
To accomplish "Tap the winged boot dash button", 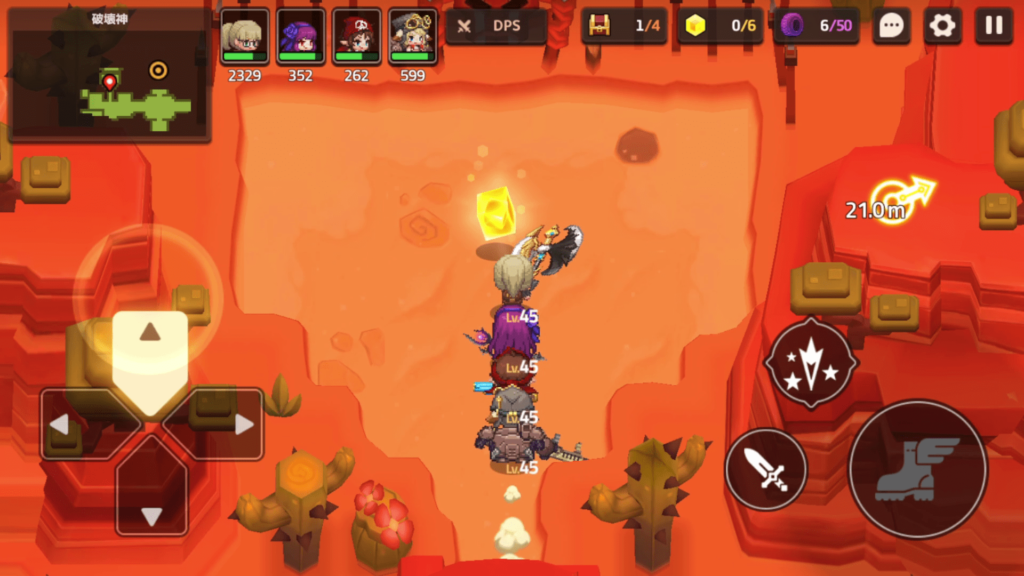I will (917, 469).
